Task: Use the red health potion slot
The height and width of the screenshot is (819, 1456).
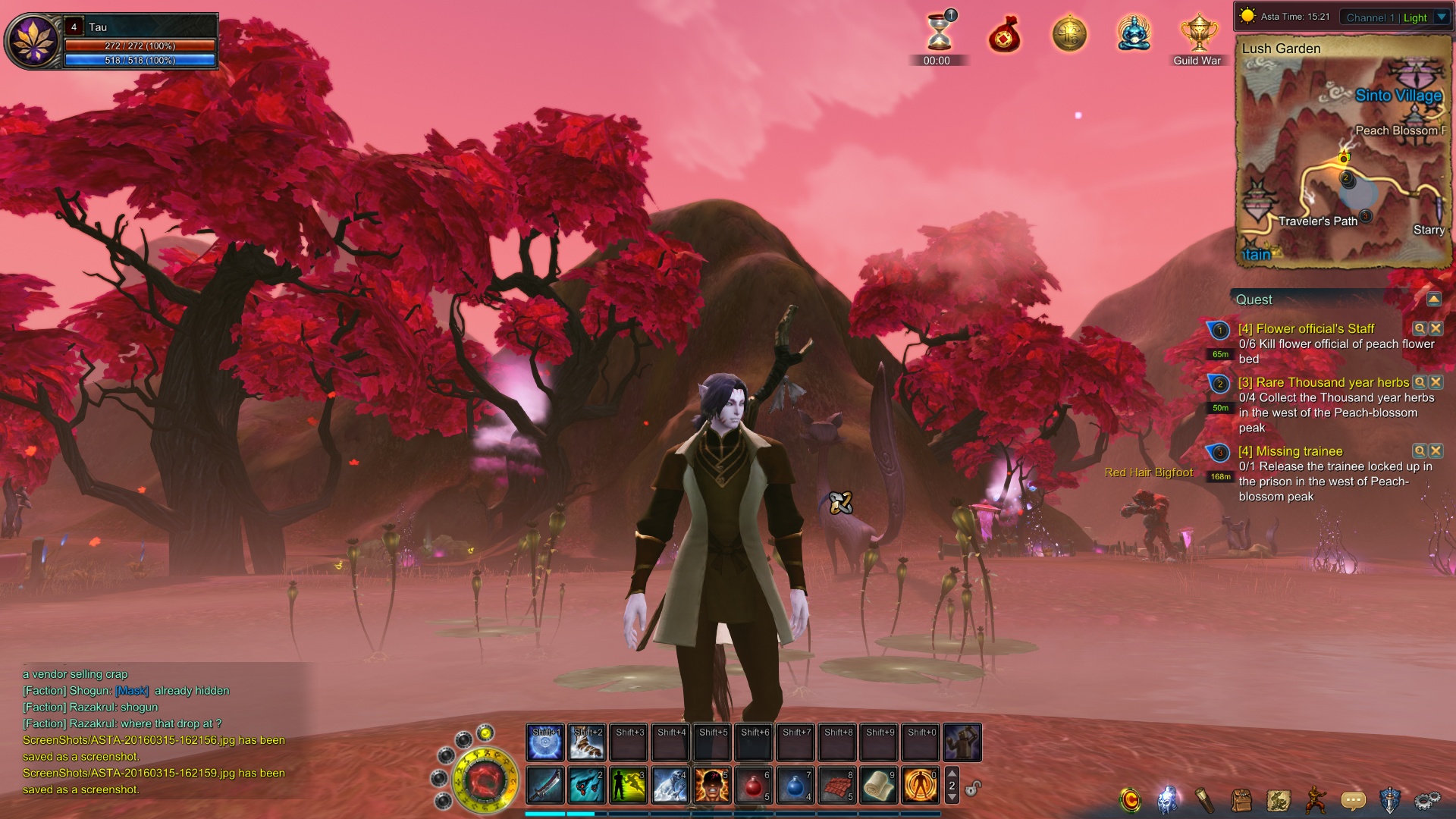Action: pos(754,785)
